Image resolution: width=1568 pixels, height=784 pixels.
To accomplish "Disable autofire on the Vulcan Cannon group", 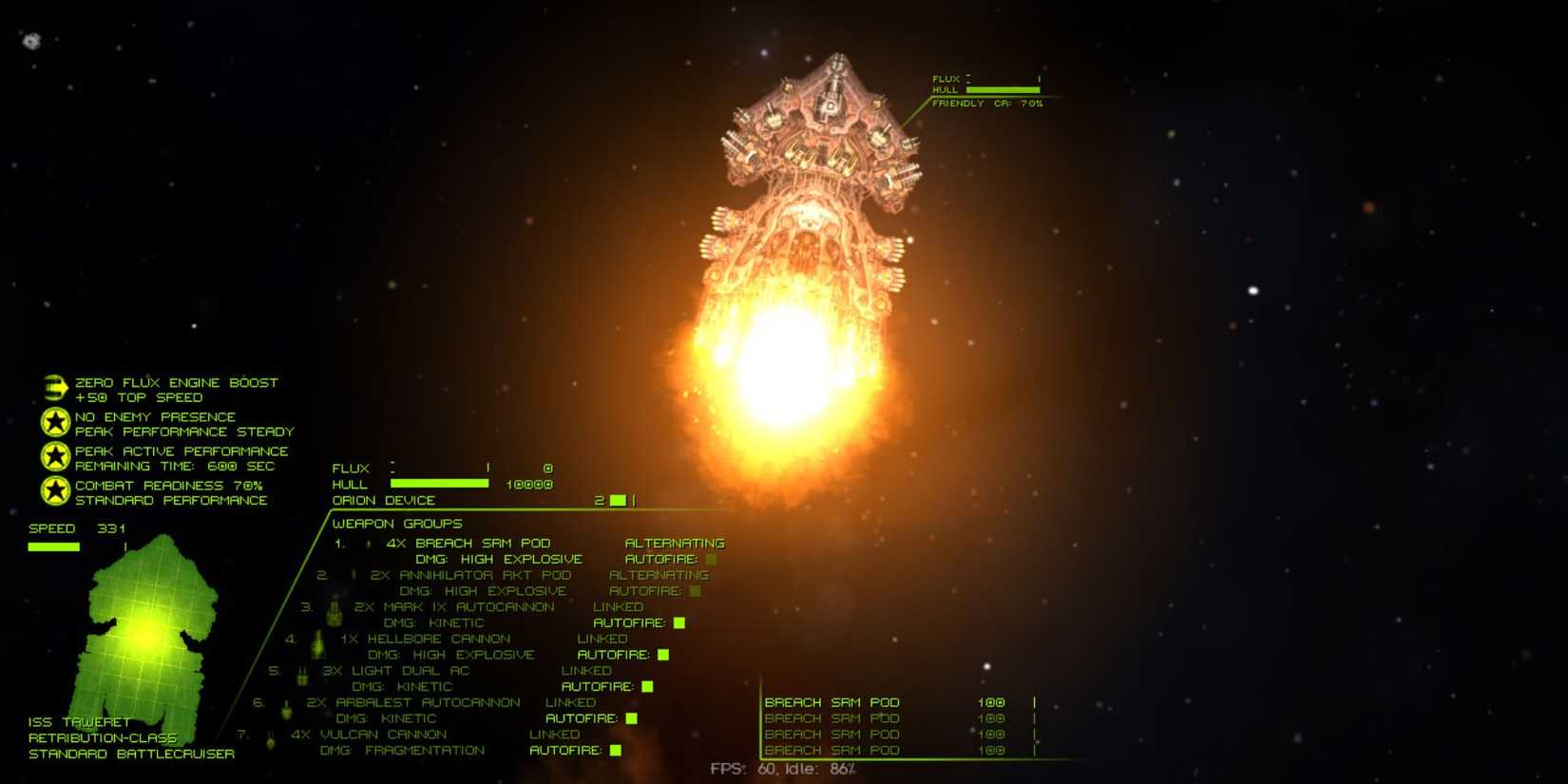I will point(615,750).
